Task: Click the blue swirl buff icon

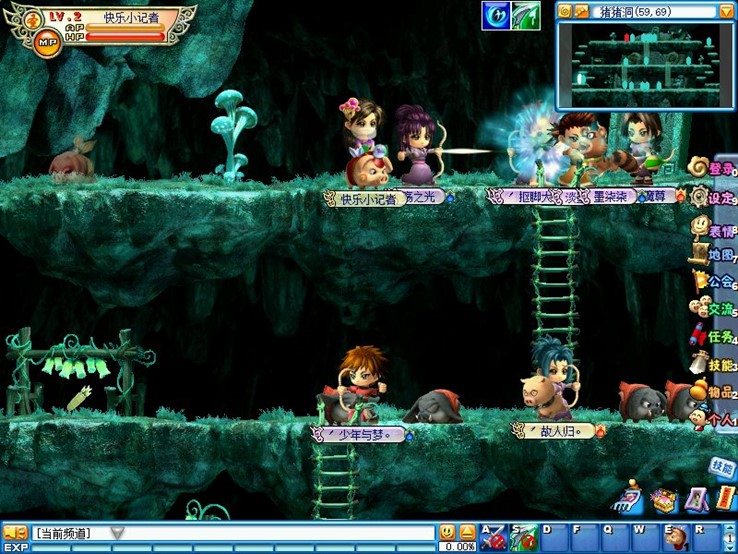Action: point(496,15)
